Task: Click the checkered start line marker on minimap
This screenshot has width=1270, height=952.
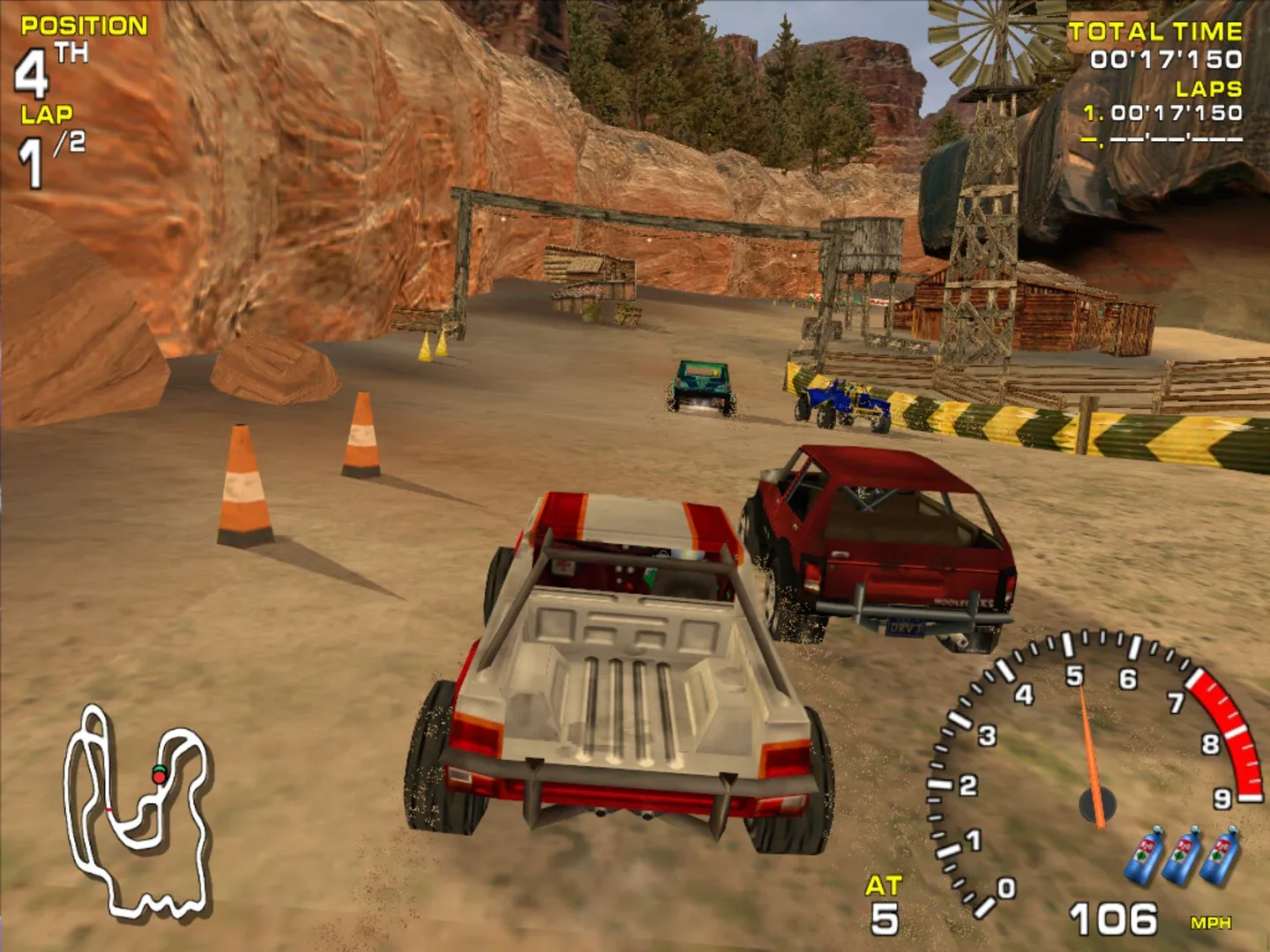Action: pos(108,810)
